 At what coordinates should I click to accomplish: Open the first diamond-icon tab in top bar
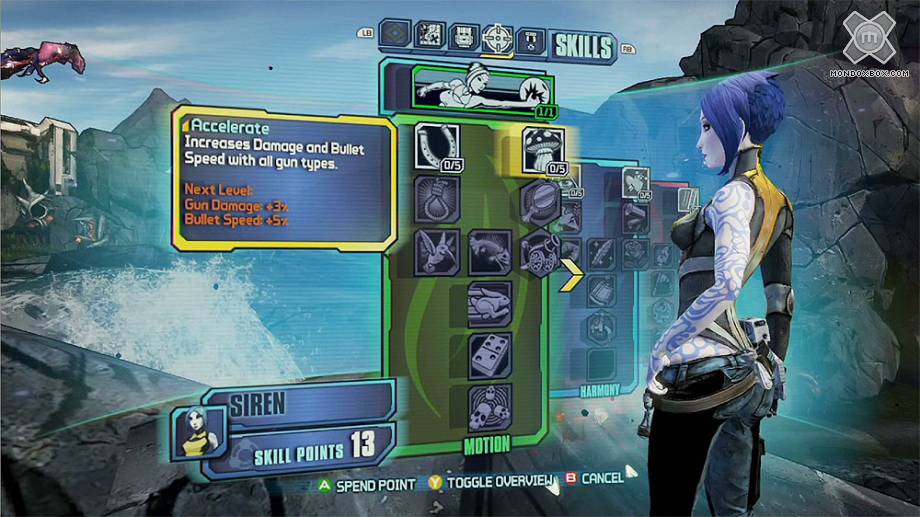397,35
